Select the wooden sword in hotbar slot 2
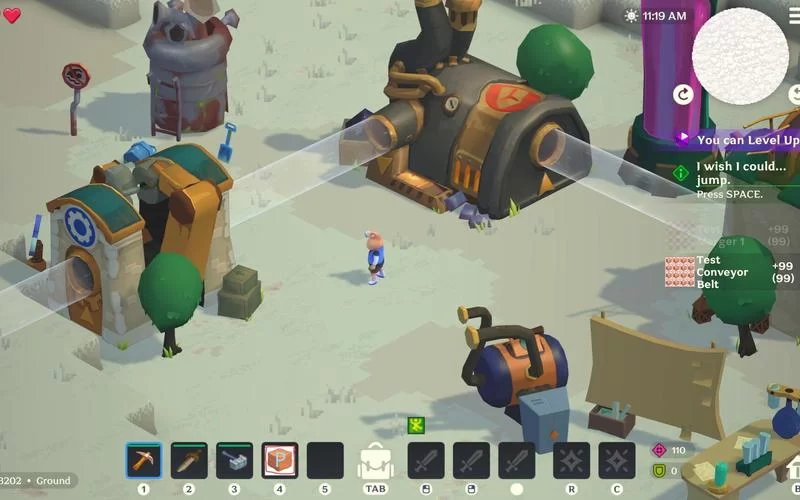The width and height of the screenshot is (800, 500). click(189, 460)
